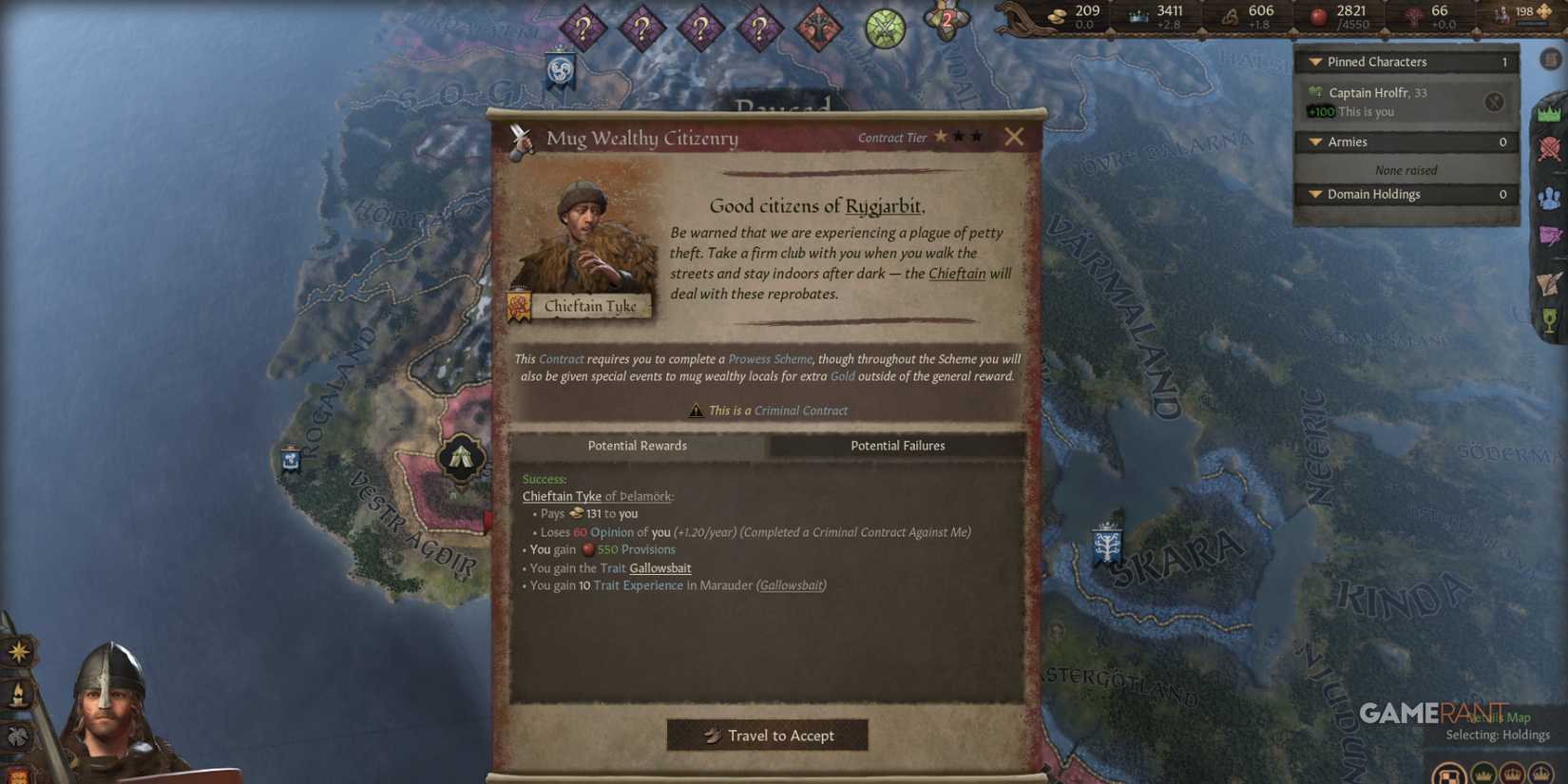Collapse the Armies section
Image resolution: width=1568 pixels, height=784 pixels.
tap(1313, 141)
